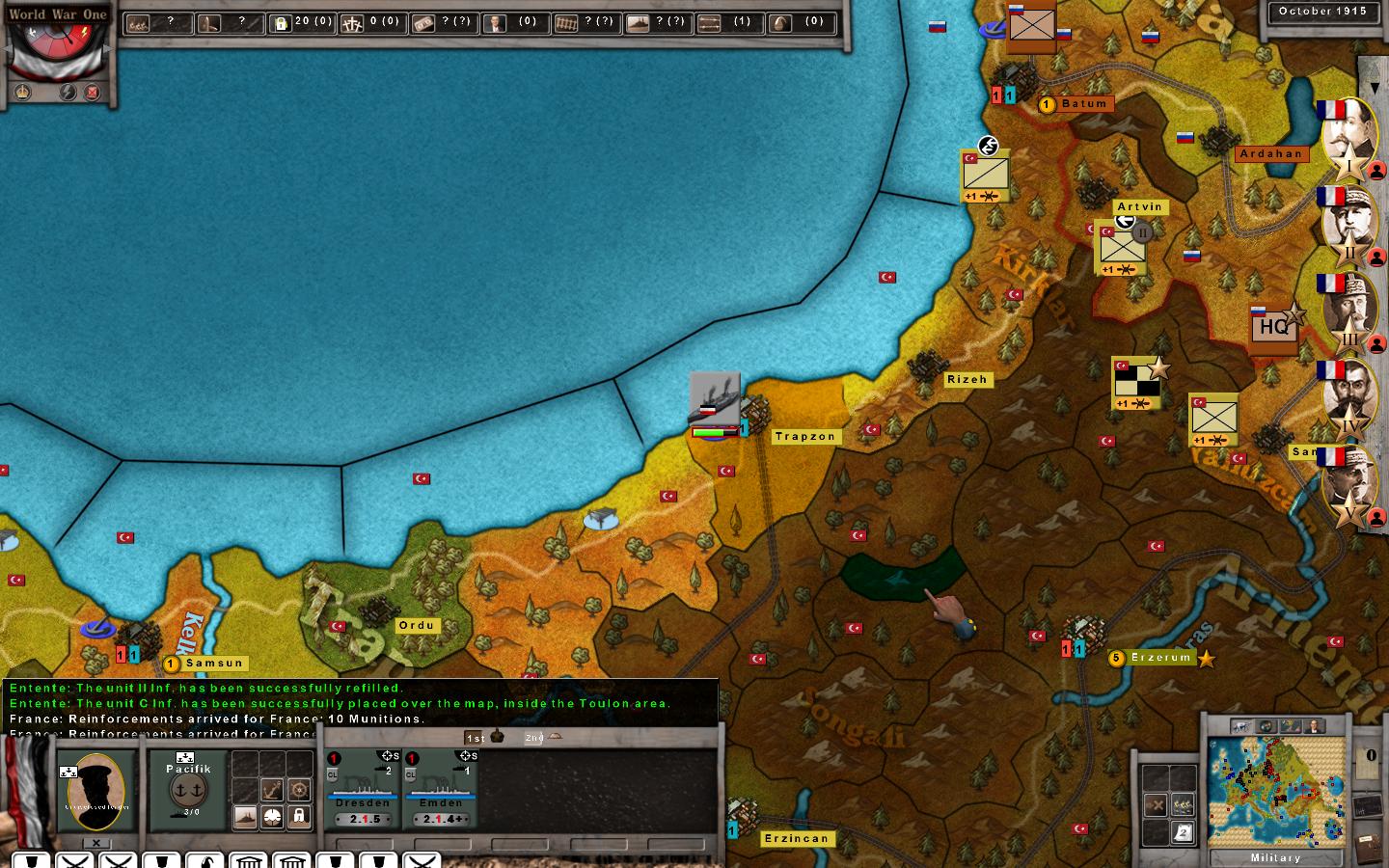This screenshot has height=868, width=1389.
Task: Open the warship resource in top bar
Action: click(638, 23)
